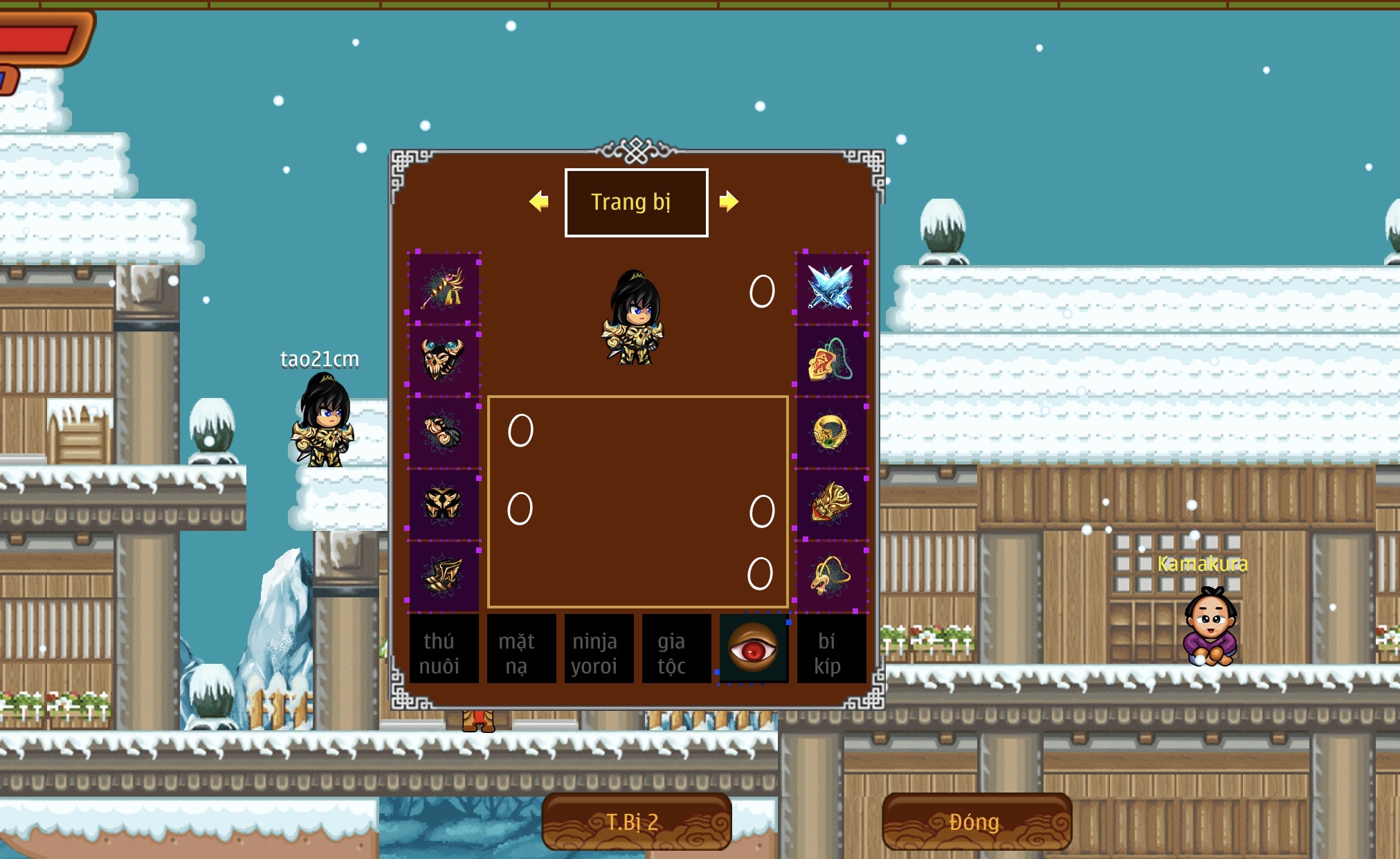
Task: Choose the red charm amulet slot
Action: [x=830, y=360]
